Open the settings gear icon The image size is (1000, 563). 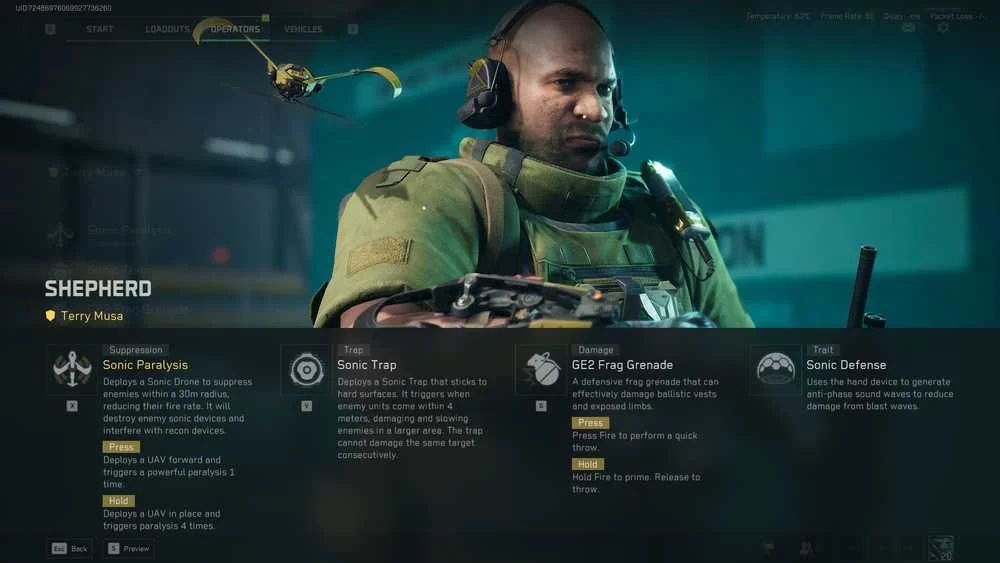click(x=943, y=28)
